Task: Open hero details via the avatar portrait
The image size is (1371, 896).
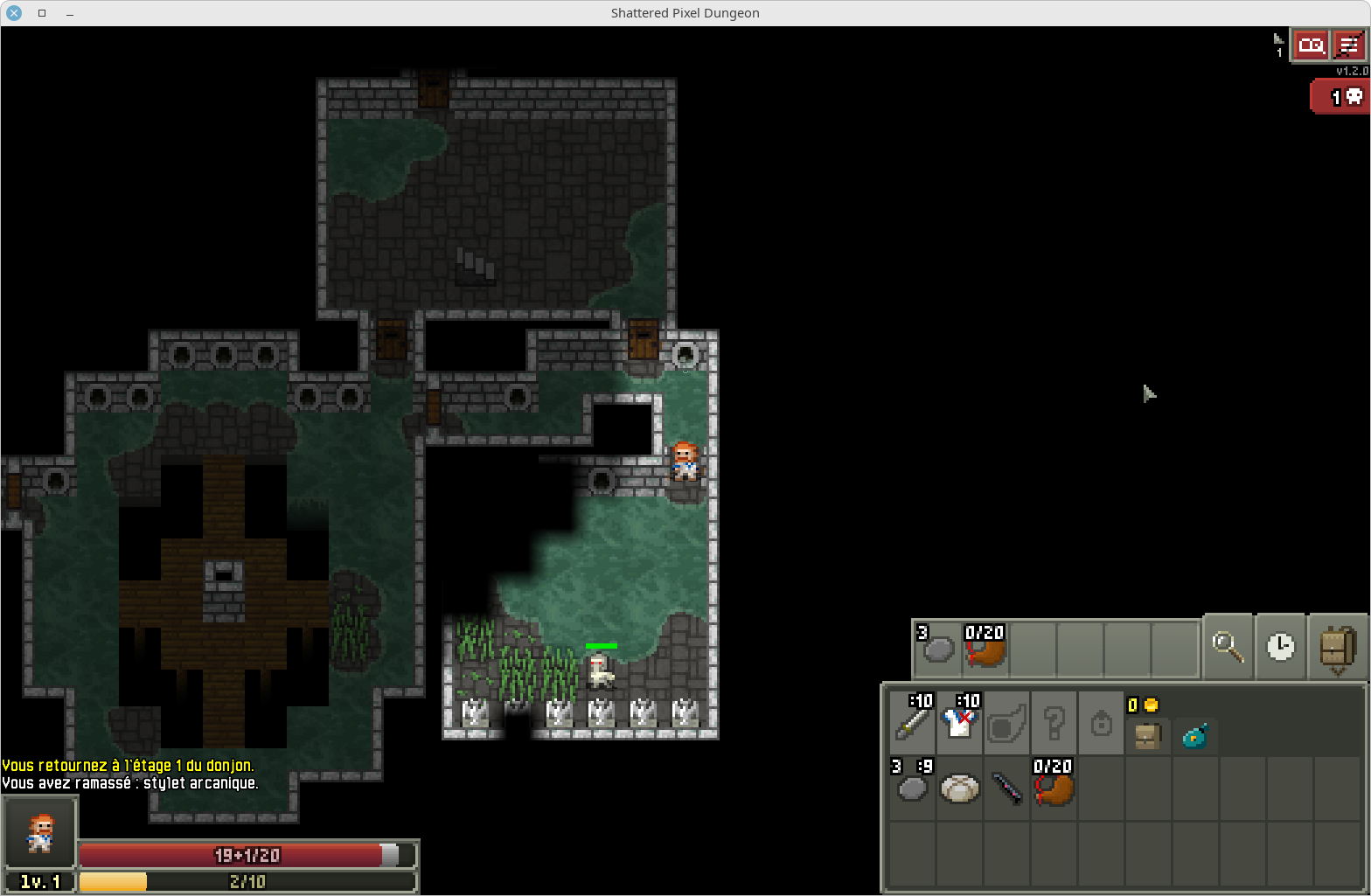Action: pyautogui.click(x=39, y=831)
